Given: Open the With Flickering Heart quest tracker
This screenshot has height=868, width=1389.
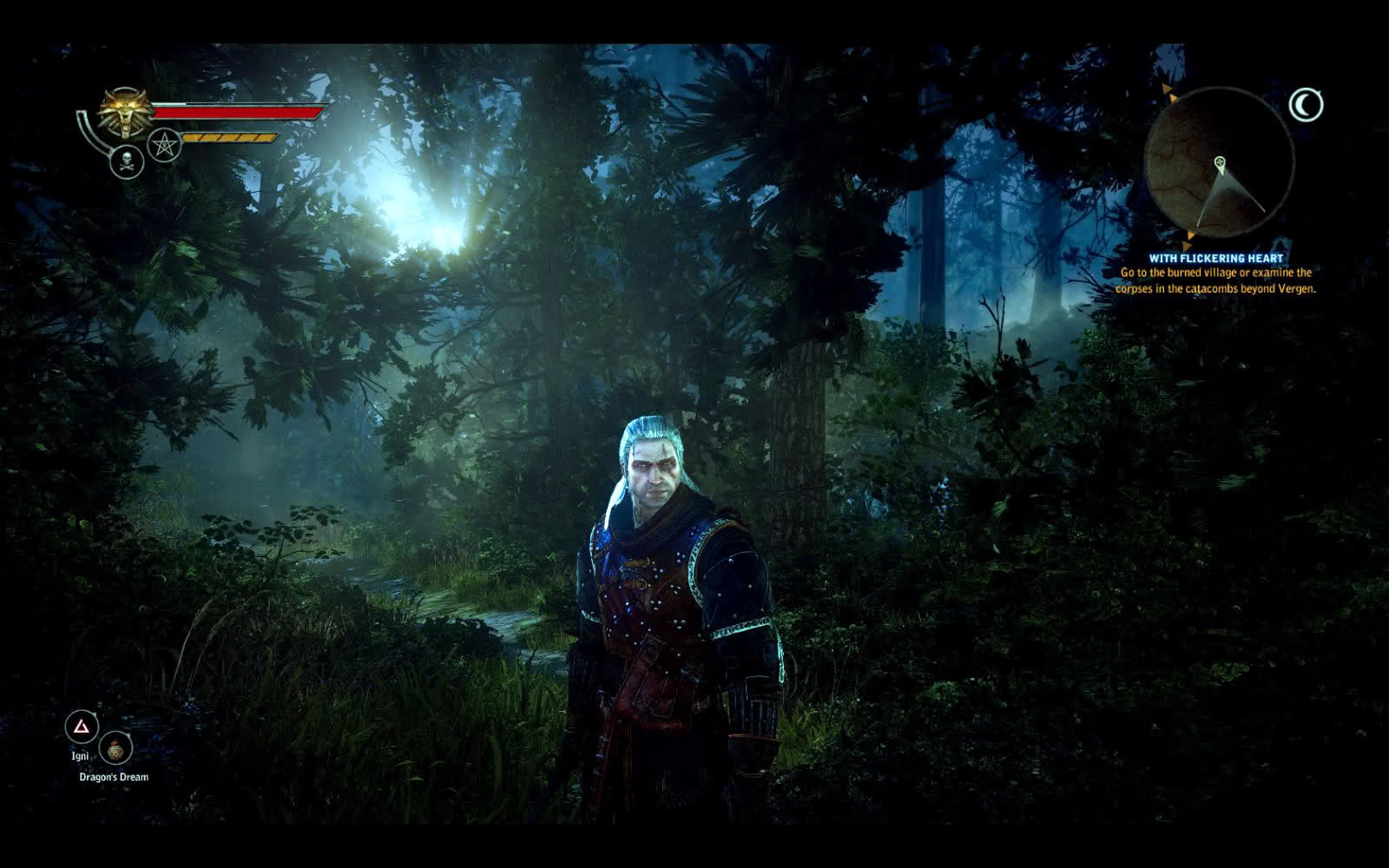Looking at the screenshot, I should [x=1215, y=258].
